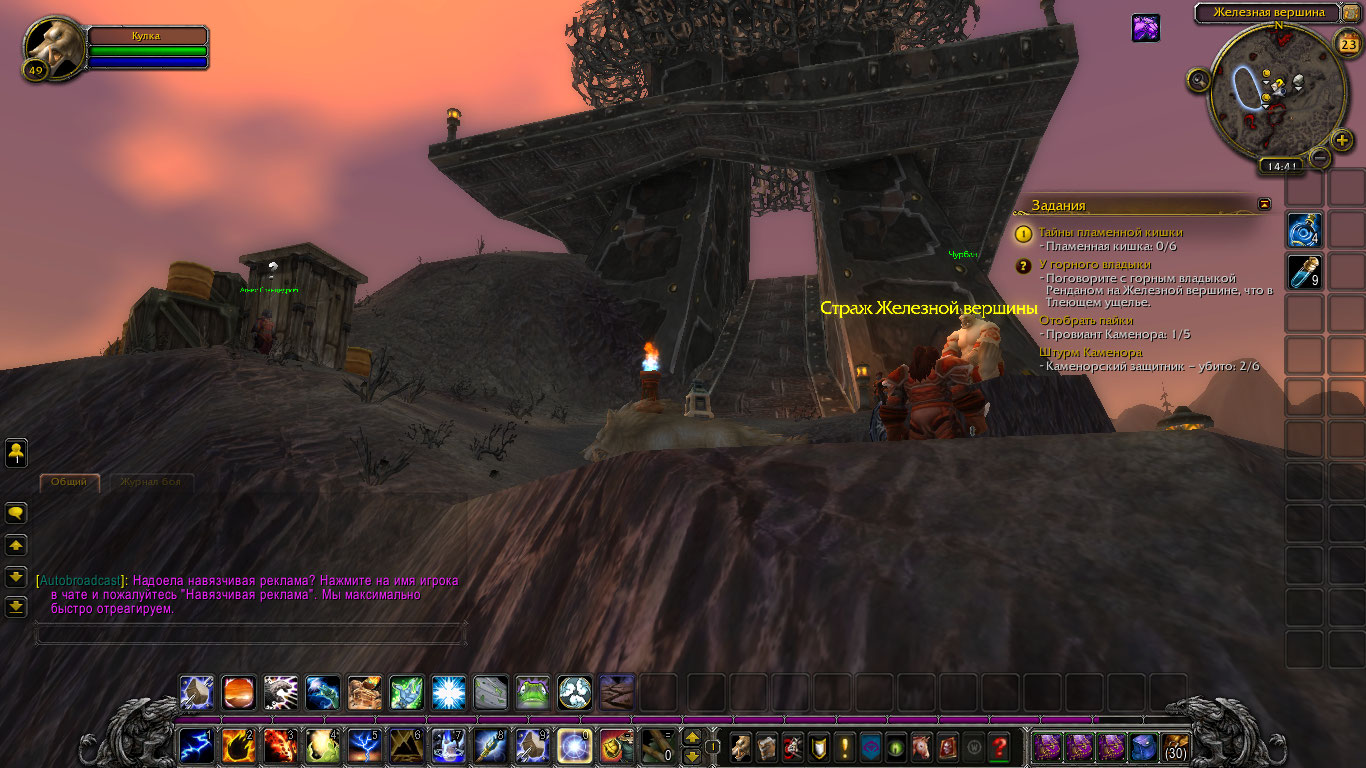This screenshot has width=1366, height=768.
Task: Open the quest log exclamation mark button
Action: (x=845, y=746)
